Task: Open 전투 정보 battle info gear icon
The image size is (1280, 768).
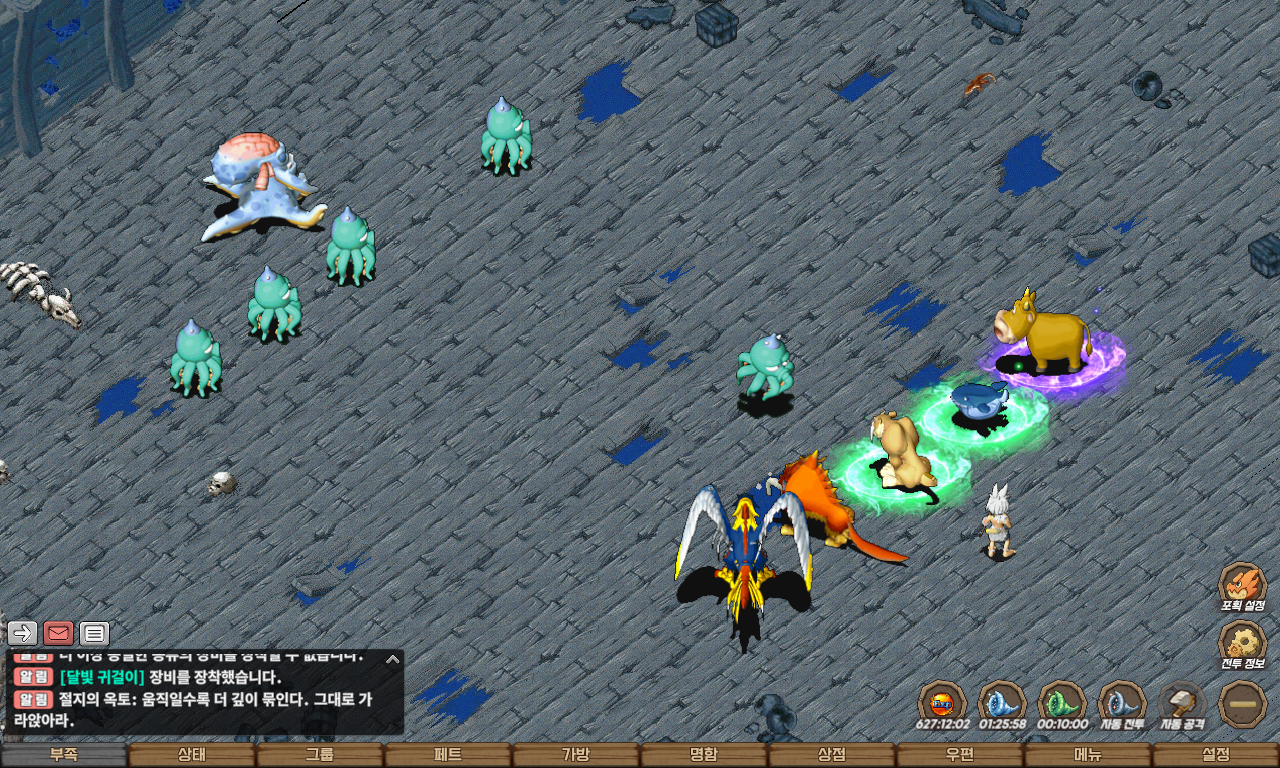Action: (1243, 642)
